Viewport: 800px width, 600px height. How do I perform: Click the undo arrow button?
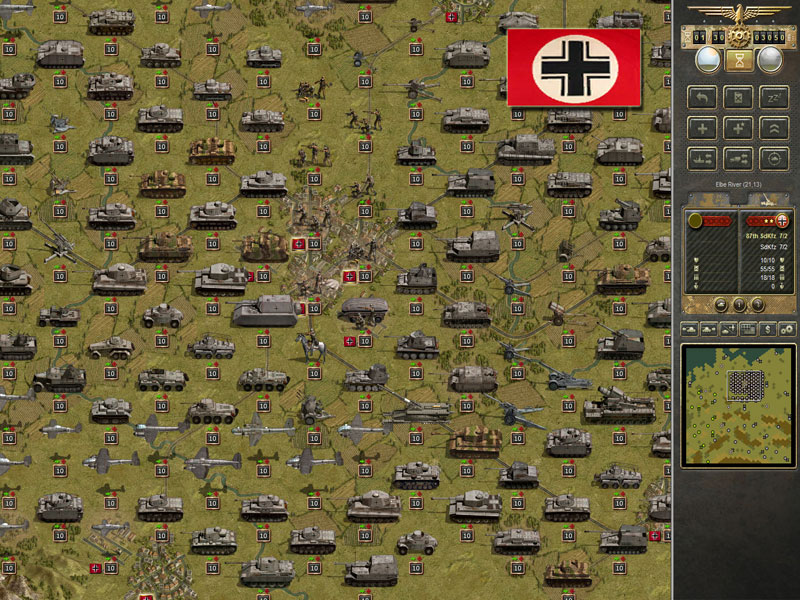pyautogui.click(x=703, y=98)
